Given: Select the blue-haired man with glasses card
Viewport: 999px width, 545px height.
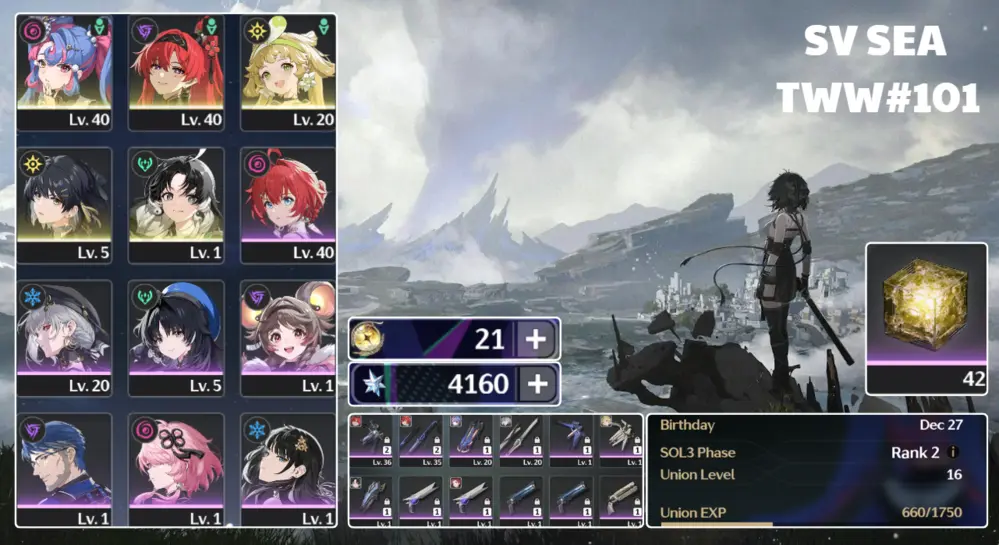Looking at the screenshot, I should coord(64,468).
